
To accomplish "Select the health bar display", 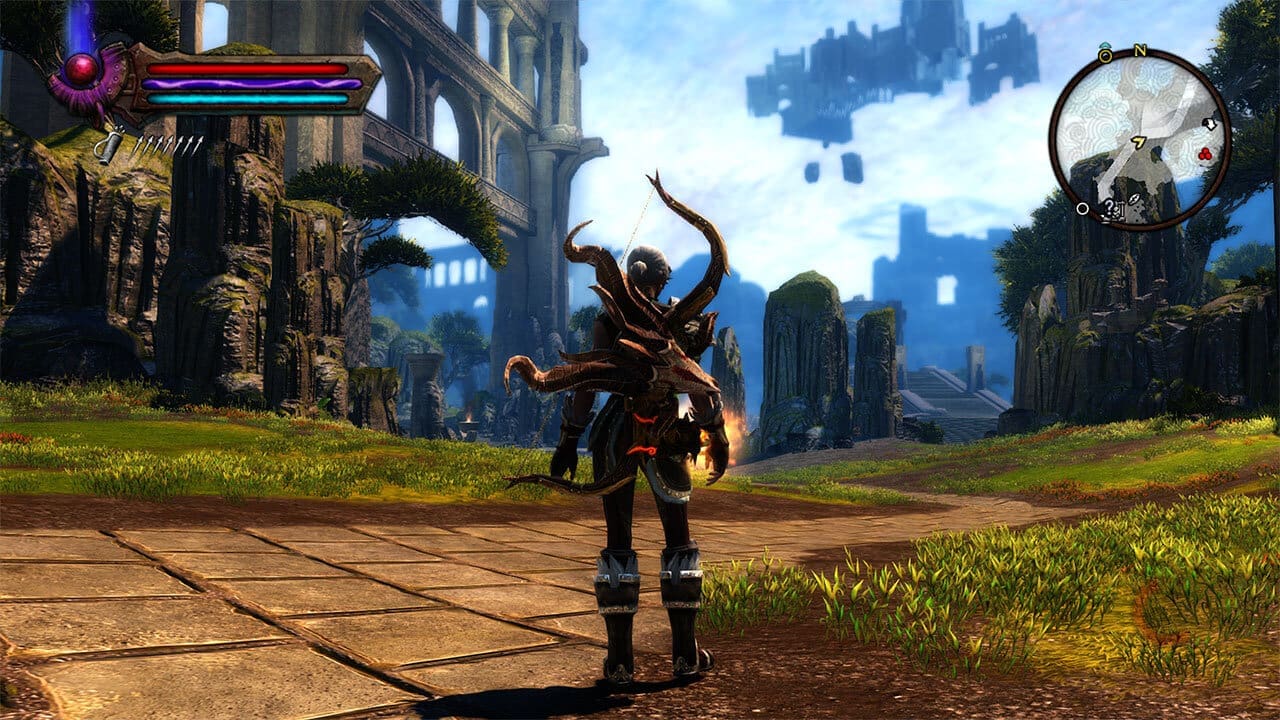I will click(x=248, y=69).
